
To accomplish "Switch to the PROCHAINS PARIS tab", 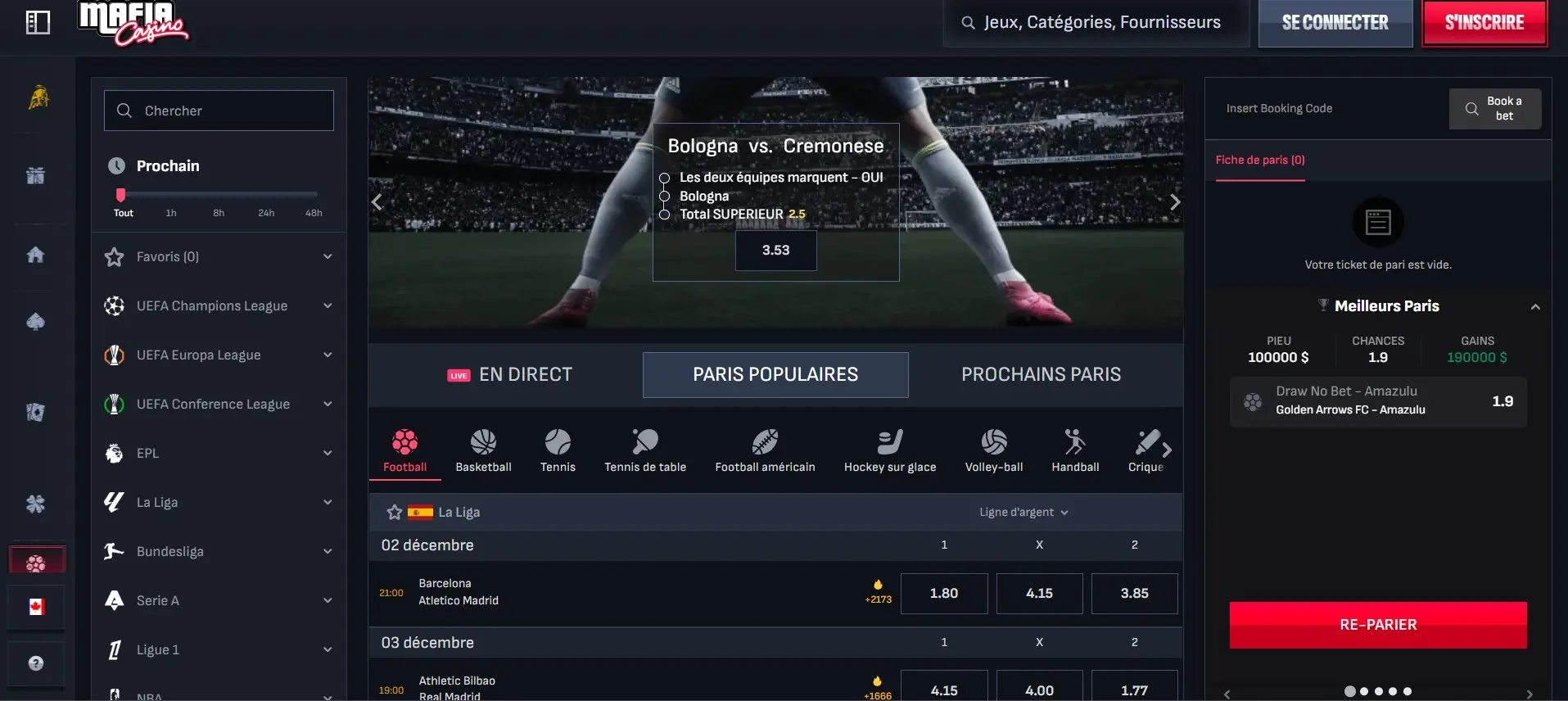I will pos(1040,374).
